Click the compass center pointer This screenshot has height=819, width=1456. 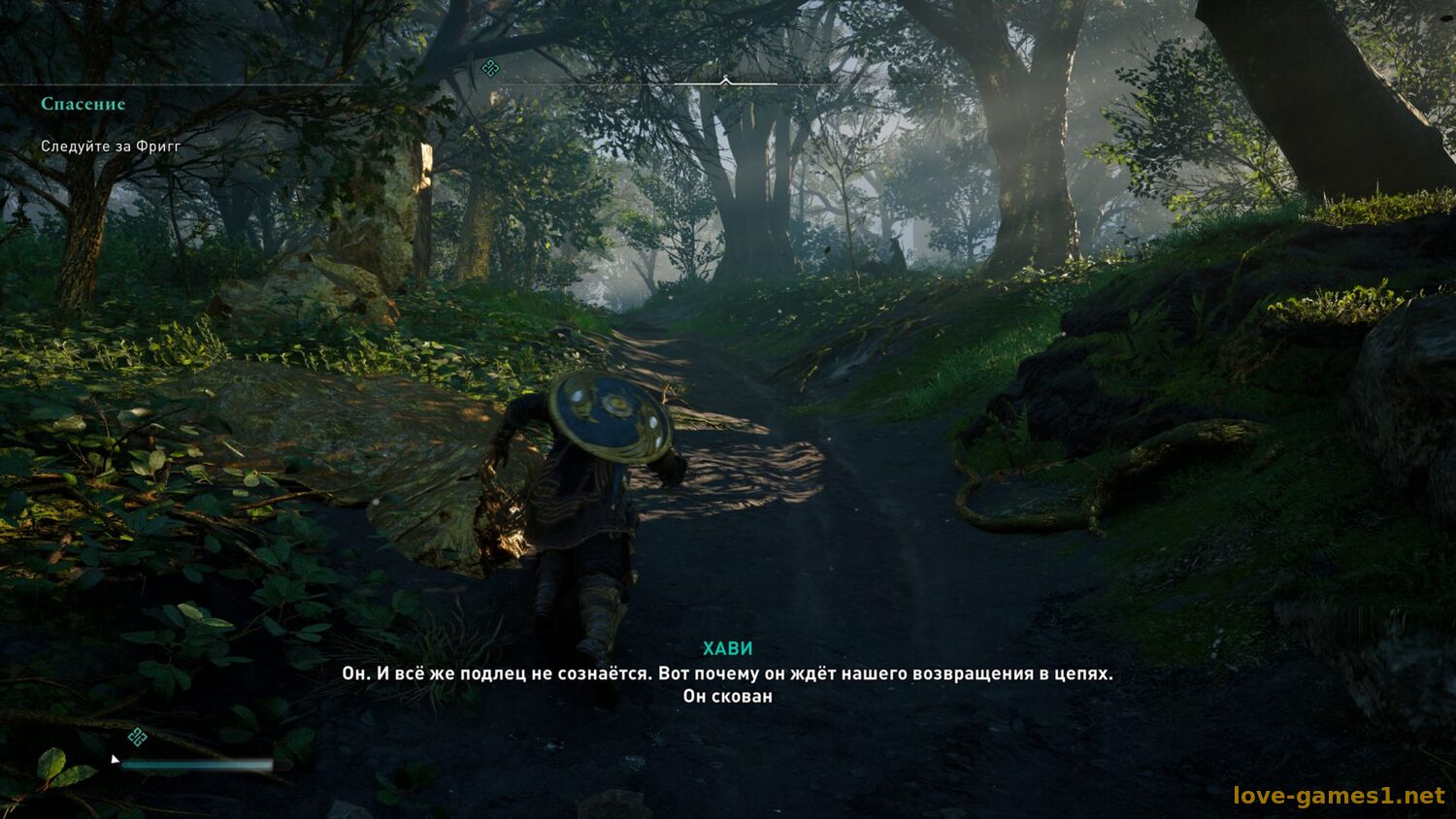[725, 81]
